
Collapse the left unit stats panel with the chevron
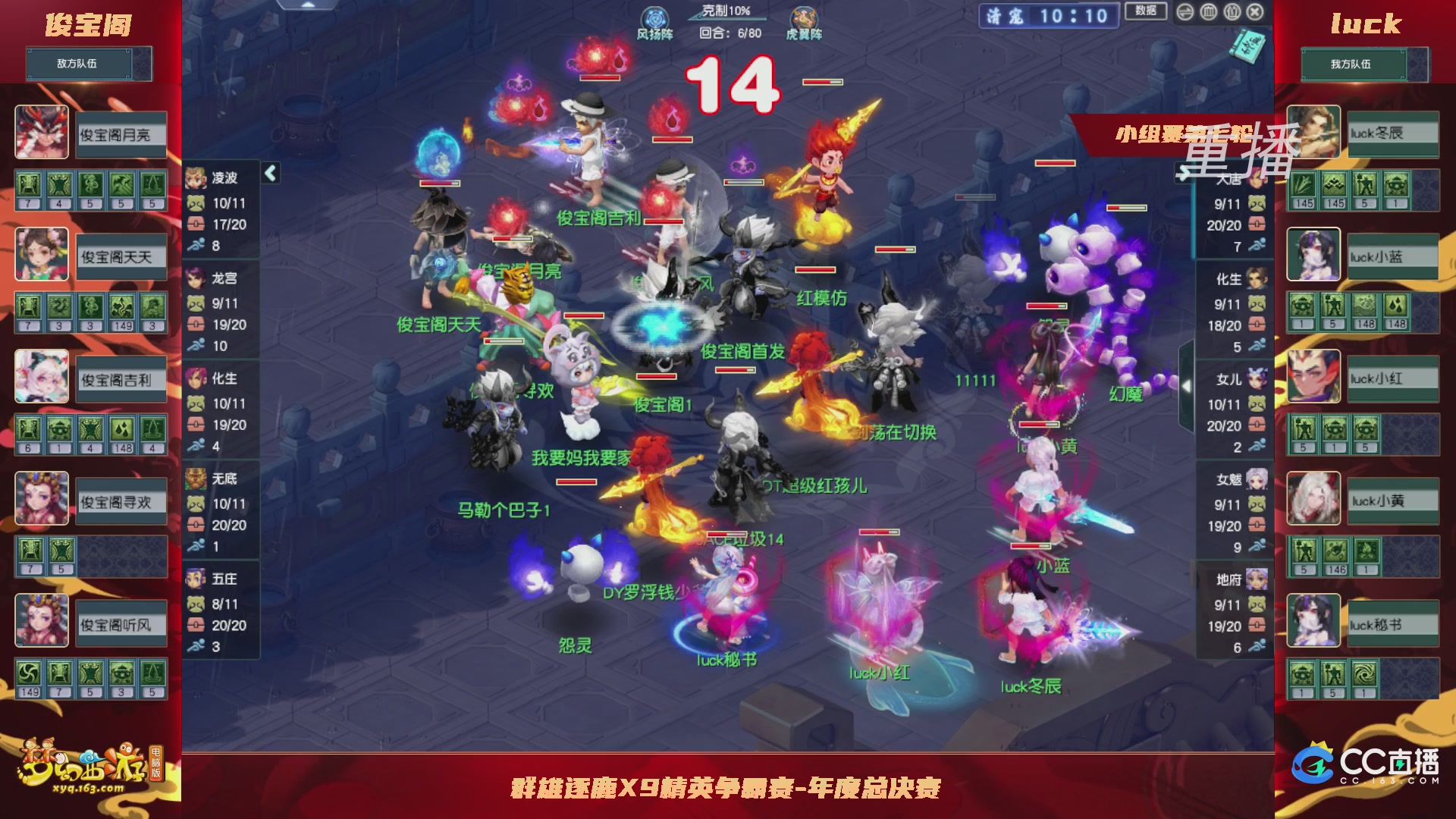point(269,173)
